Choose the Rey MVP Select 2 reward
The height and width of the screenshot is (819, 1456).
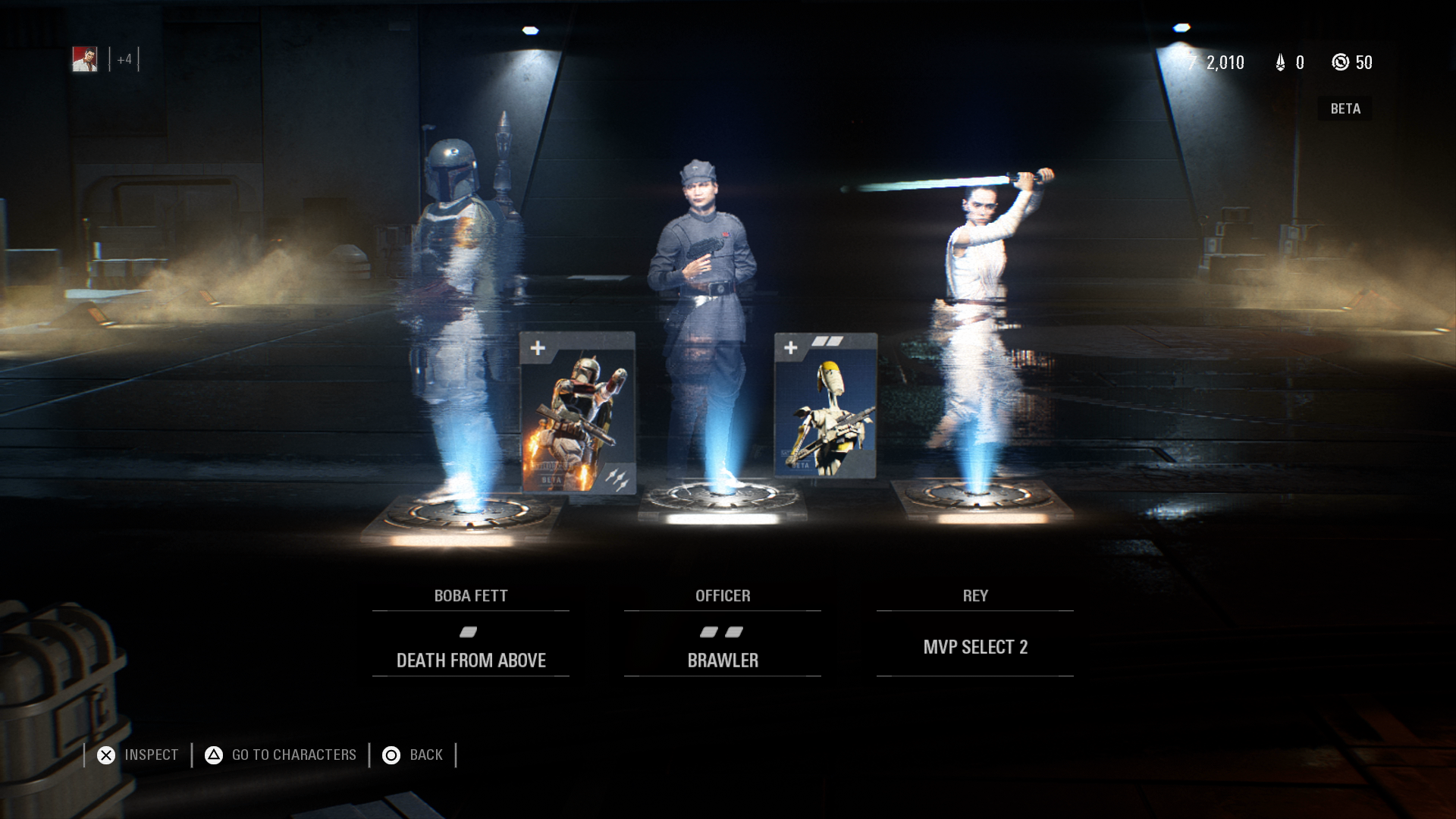point(974,647)
